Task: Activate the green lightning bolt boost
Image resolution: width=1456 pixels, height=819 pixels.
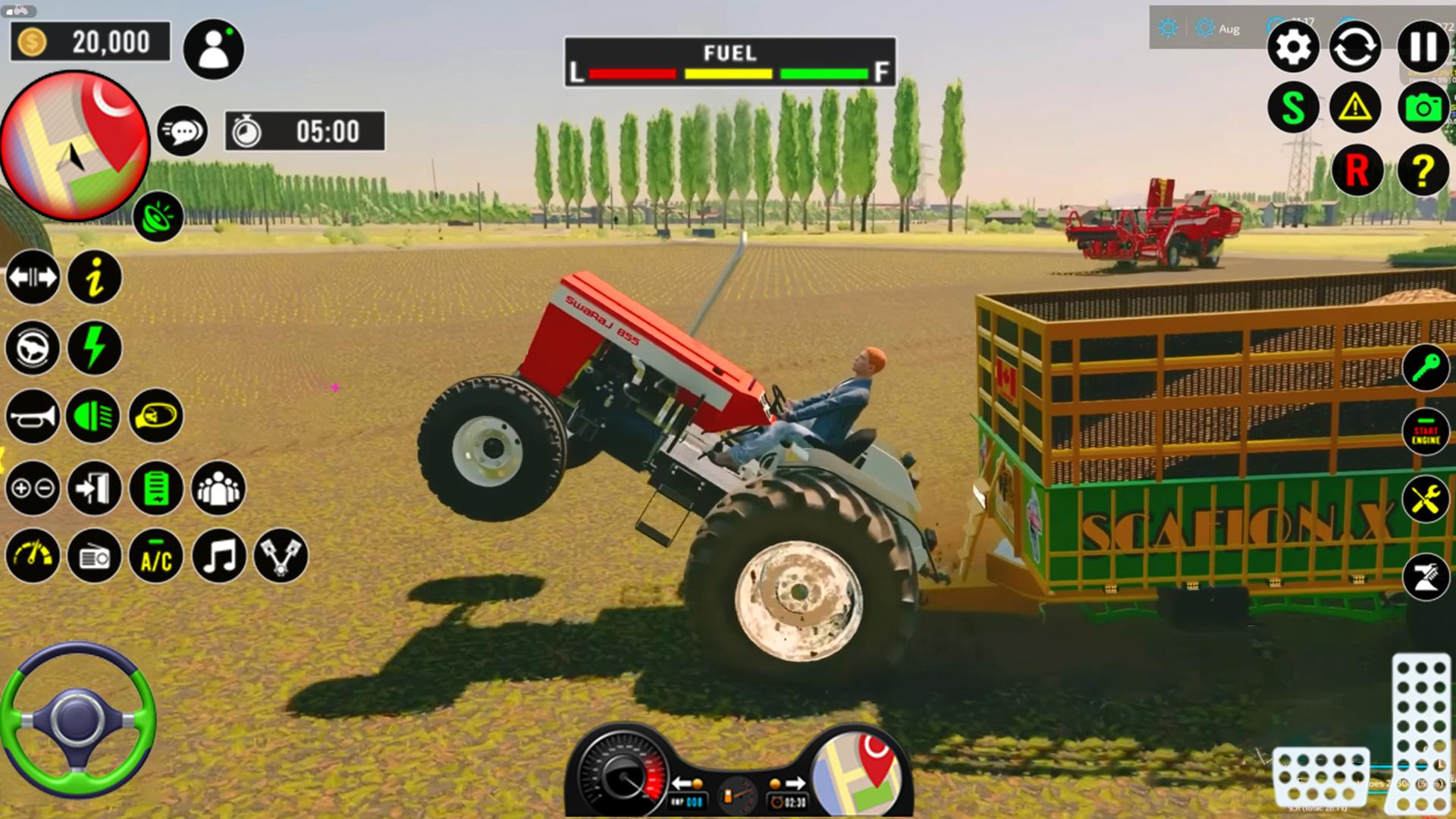Action: (95, 348)
